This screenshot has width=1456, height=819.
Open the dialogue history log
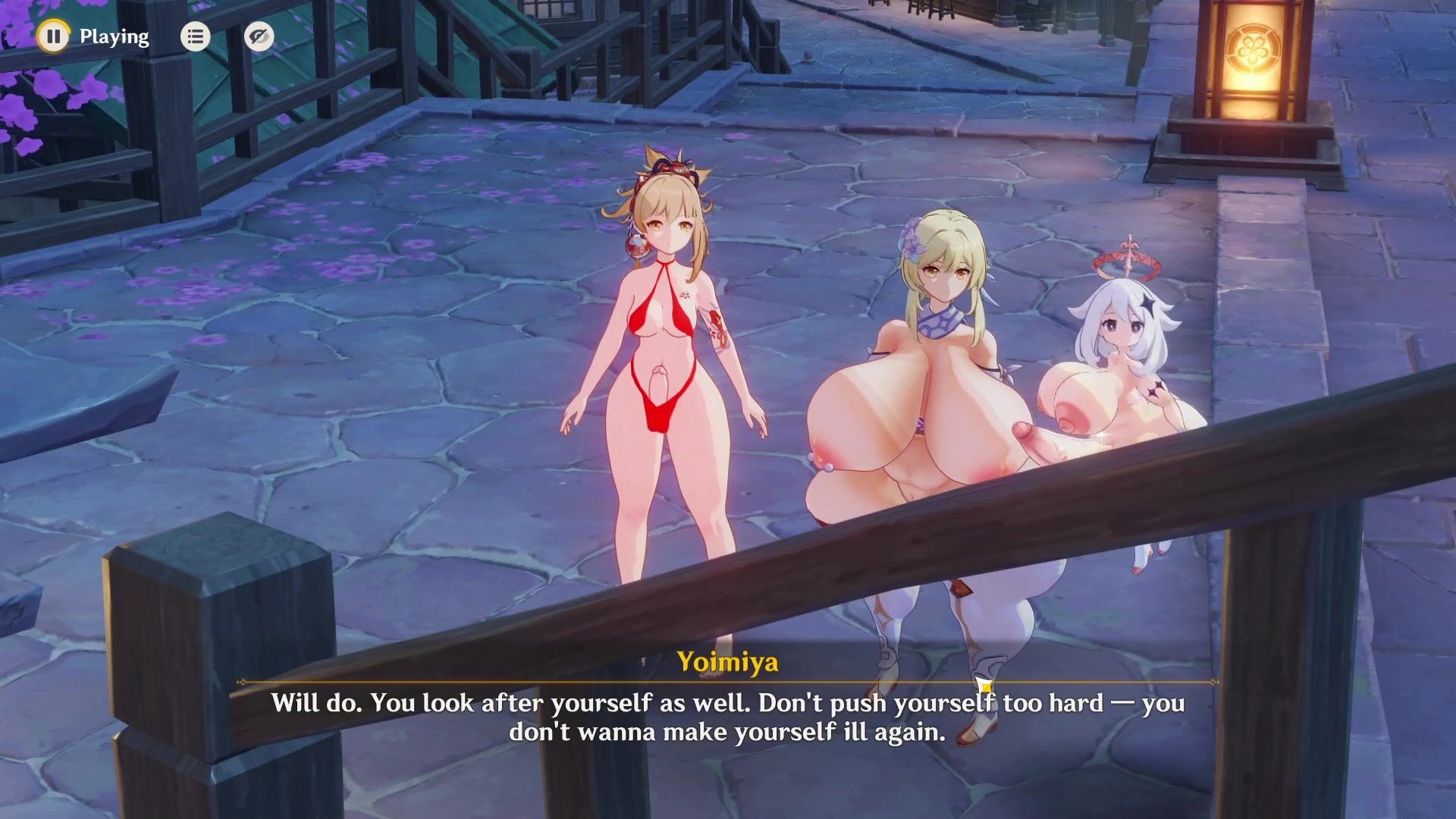(x=195, y=36)
